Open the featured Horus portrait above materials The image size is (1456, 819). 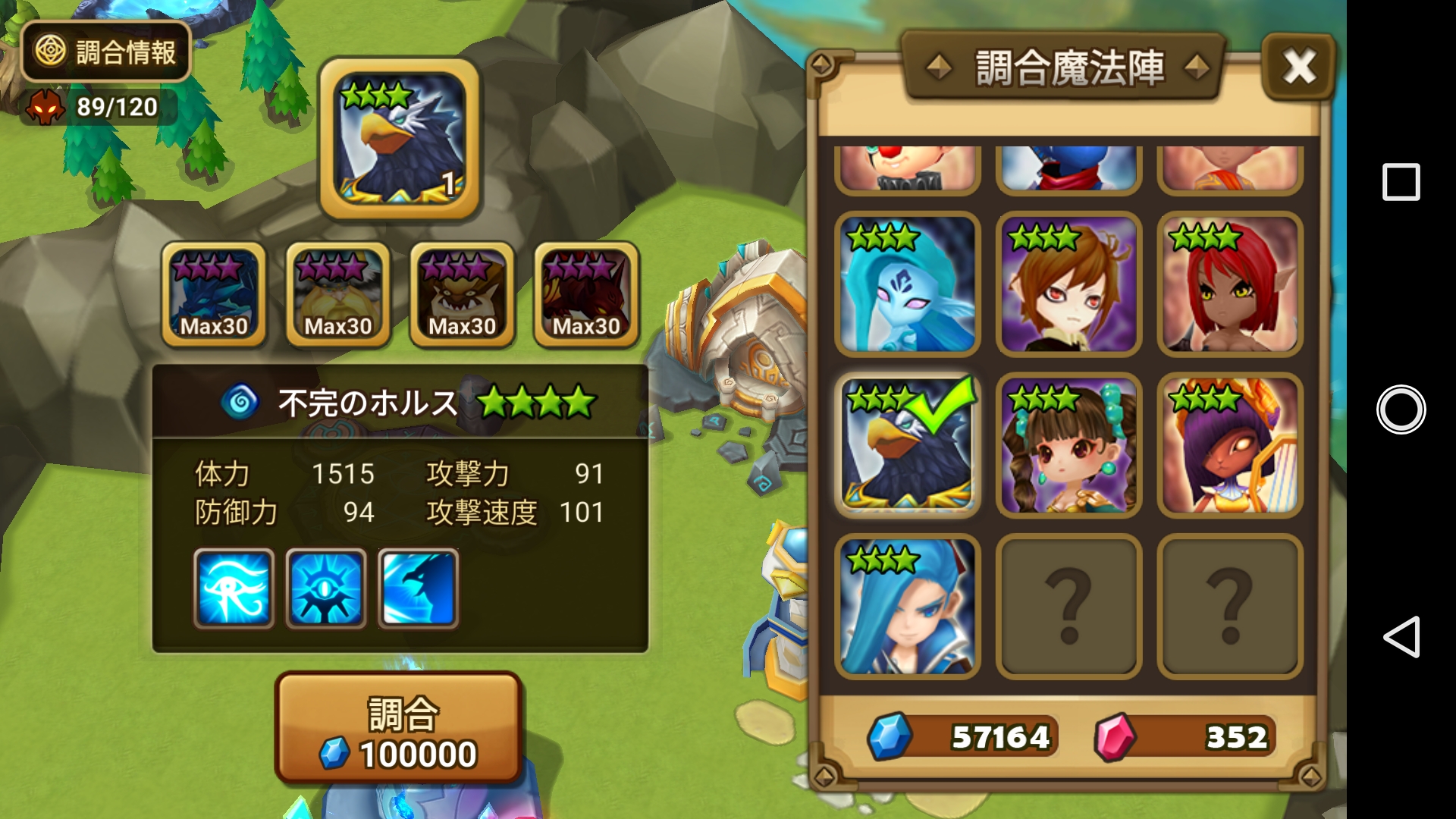(400, 140)
